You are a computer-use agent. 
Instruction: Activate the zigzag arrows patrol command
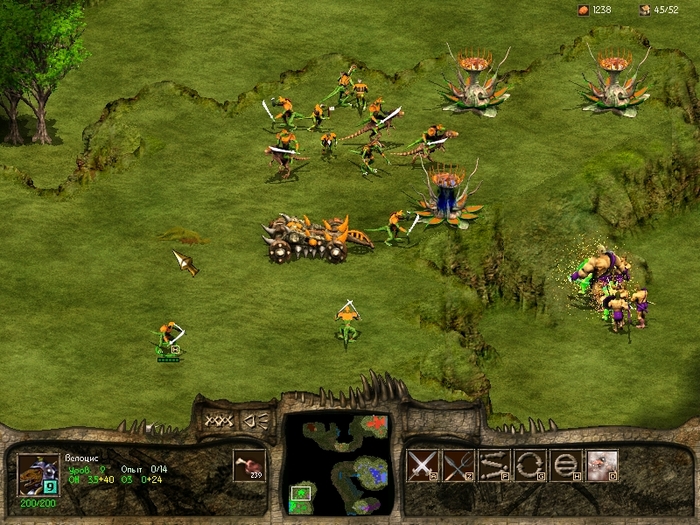coord(494,465)
